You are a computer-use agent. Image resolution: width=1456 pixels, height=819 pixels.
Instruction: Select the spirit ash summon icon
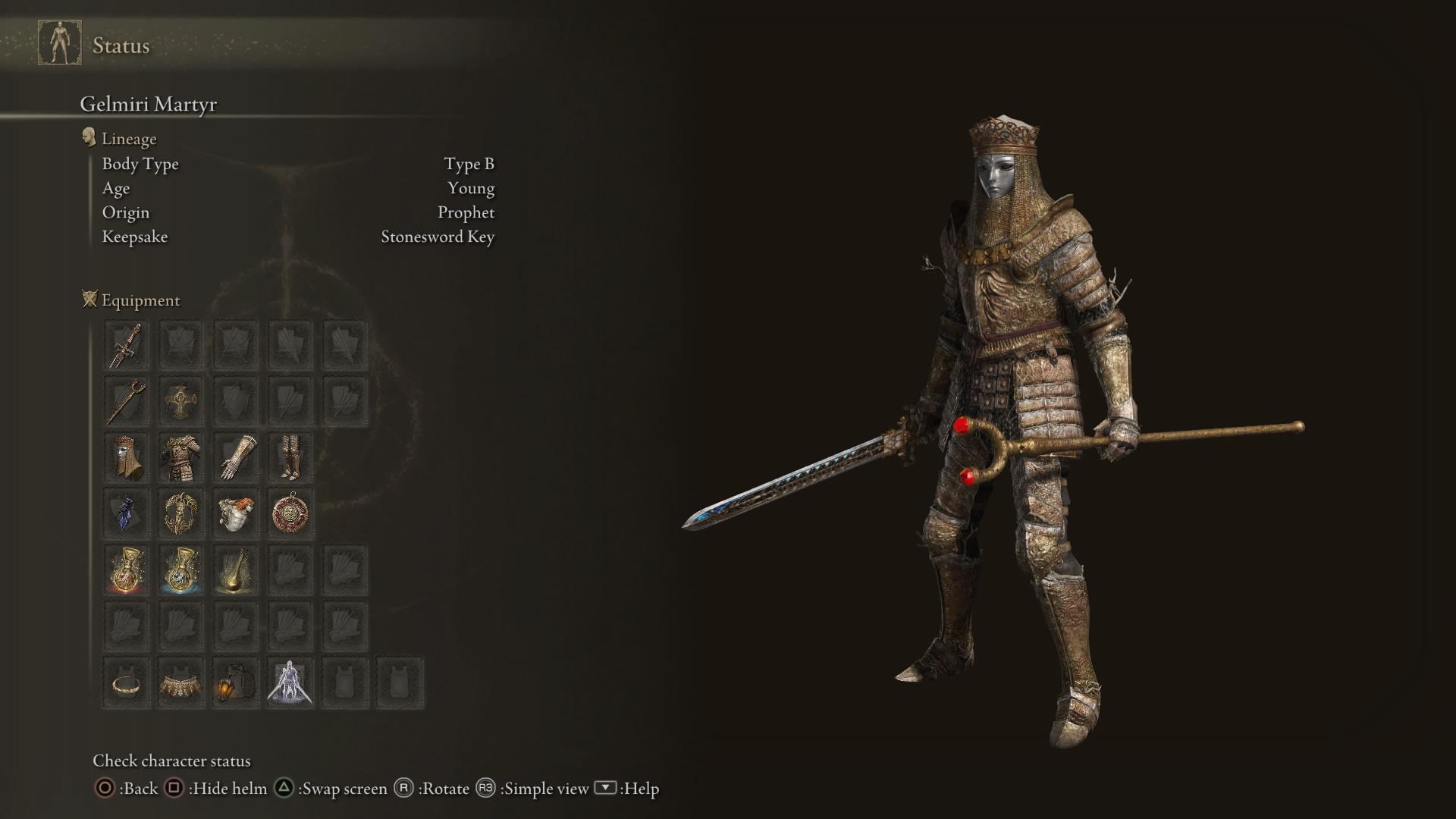[290, 682]
